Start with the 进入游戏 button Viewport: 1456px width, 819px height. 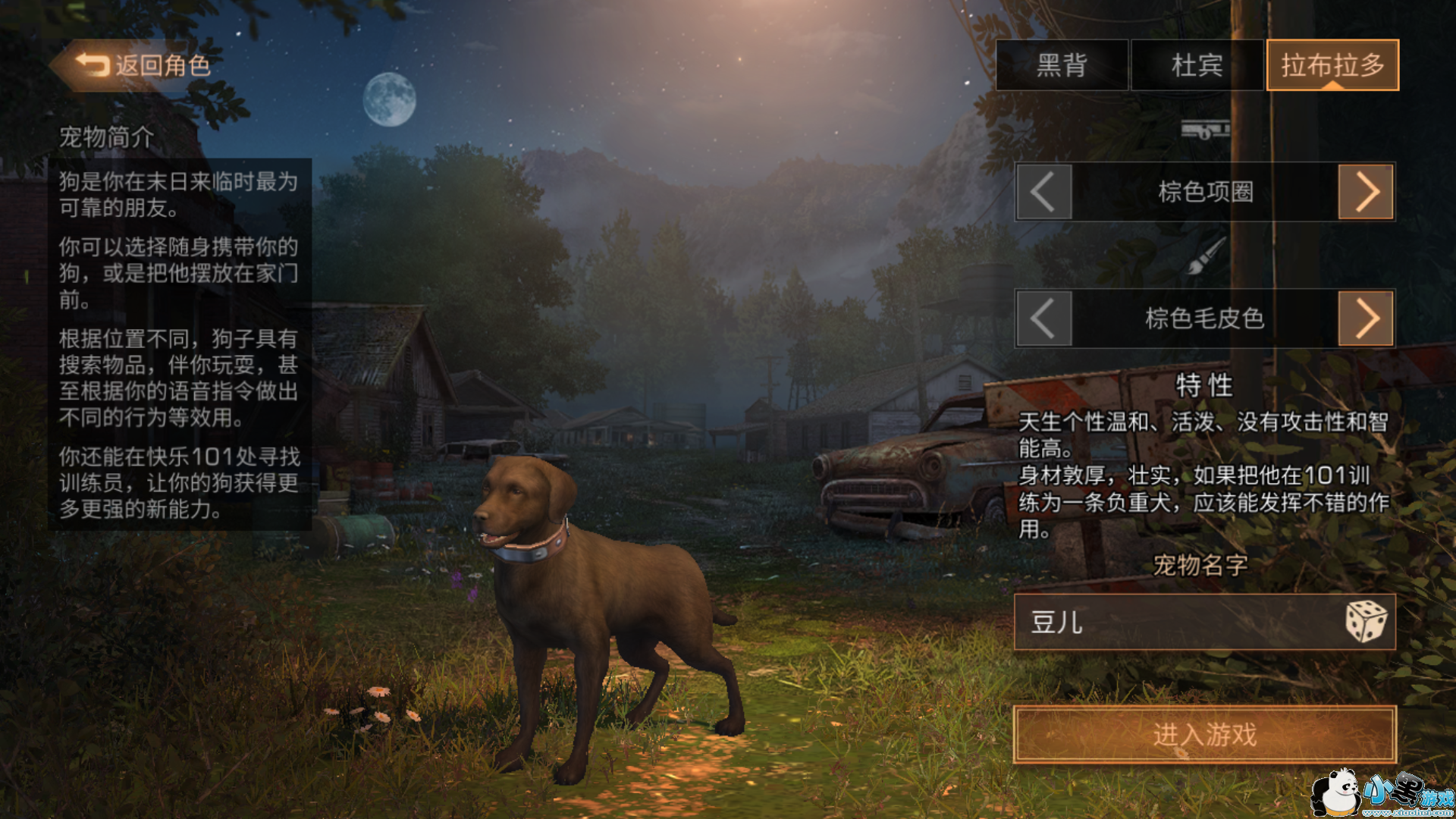click(x=1204, y=734)
